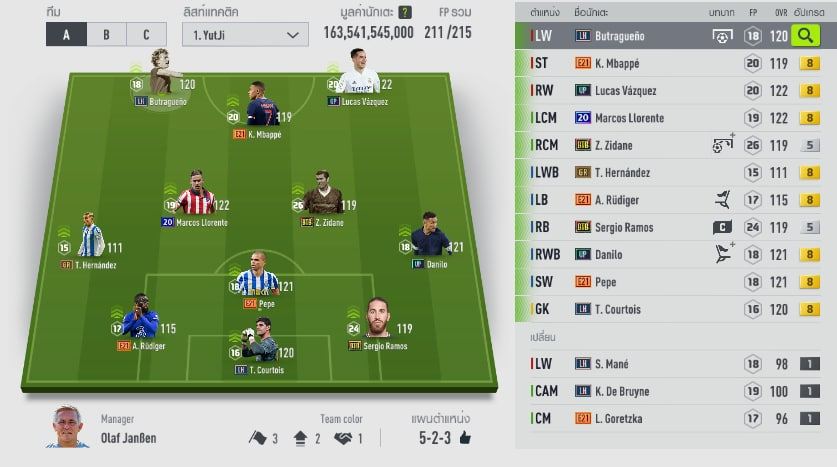Switch to team tab A
Viewport: 837px width, 467px height.
(66, 34)
